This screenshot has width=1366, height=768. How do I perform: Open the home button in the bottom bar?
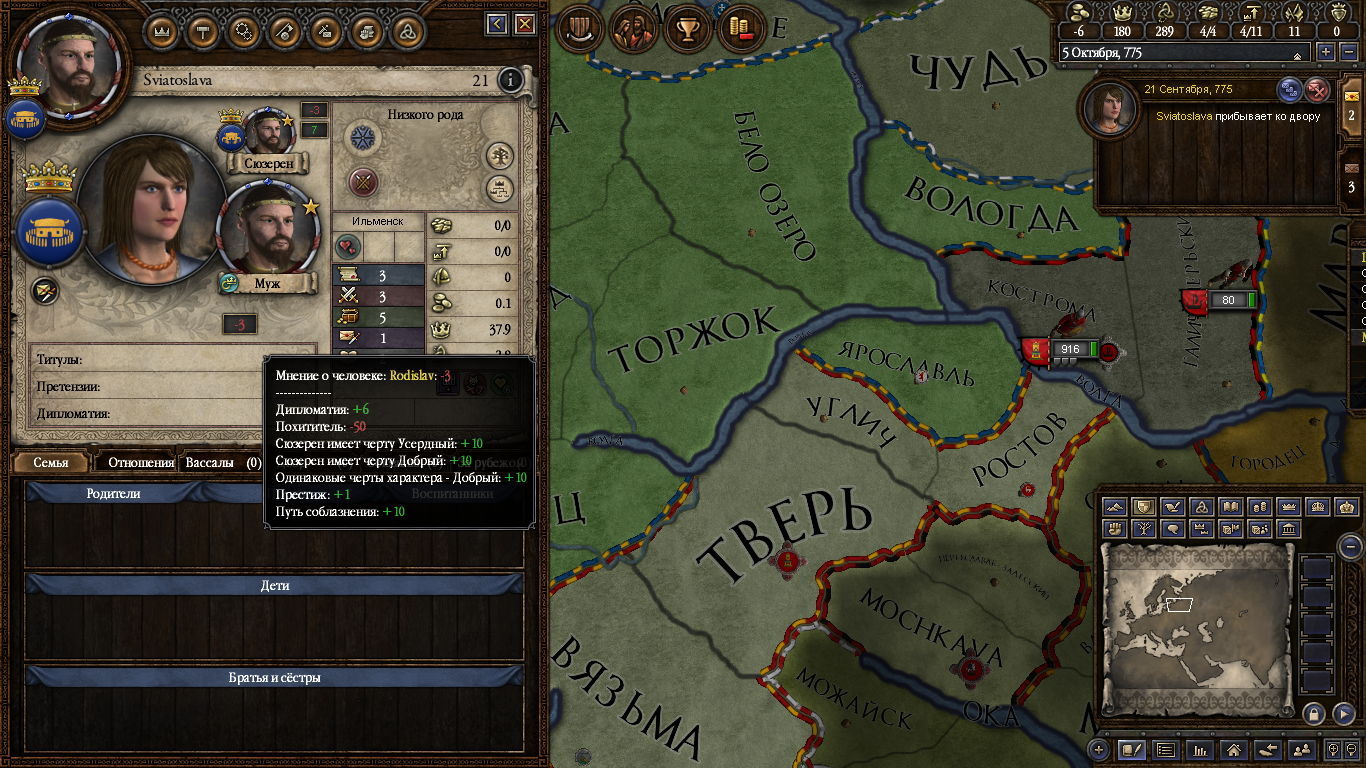[x=1234, y=749]
